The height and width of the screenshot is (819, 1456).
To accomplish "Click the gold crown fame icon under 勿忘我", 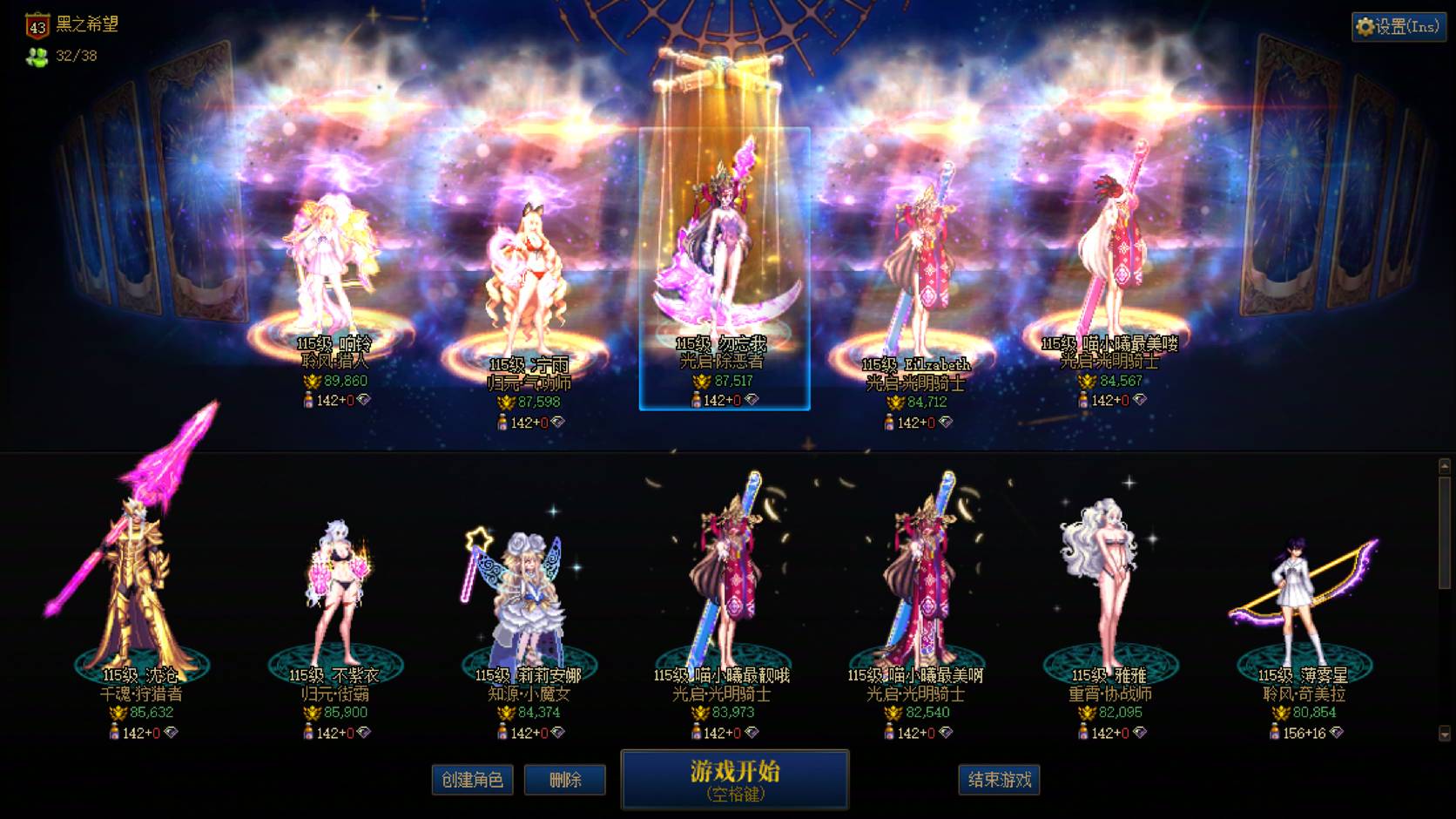I will 701,382.
